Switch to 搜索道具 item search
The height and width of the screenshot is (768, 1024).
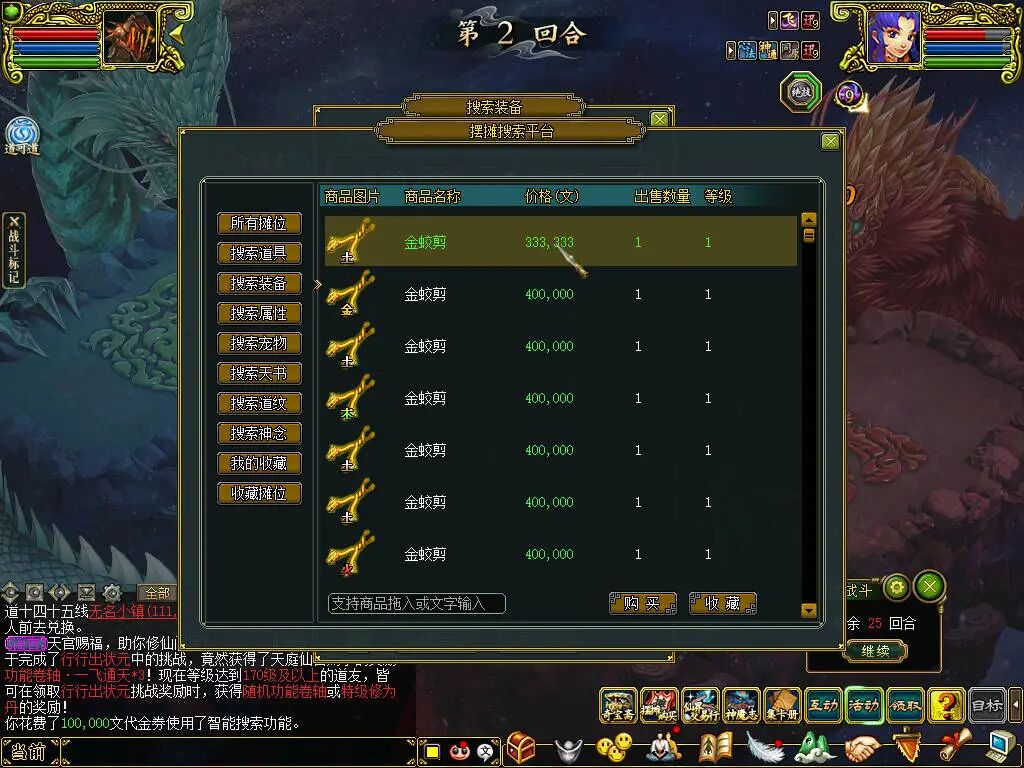tap(259, 253)
